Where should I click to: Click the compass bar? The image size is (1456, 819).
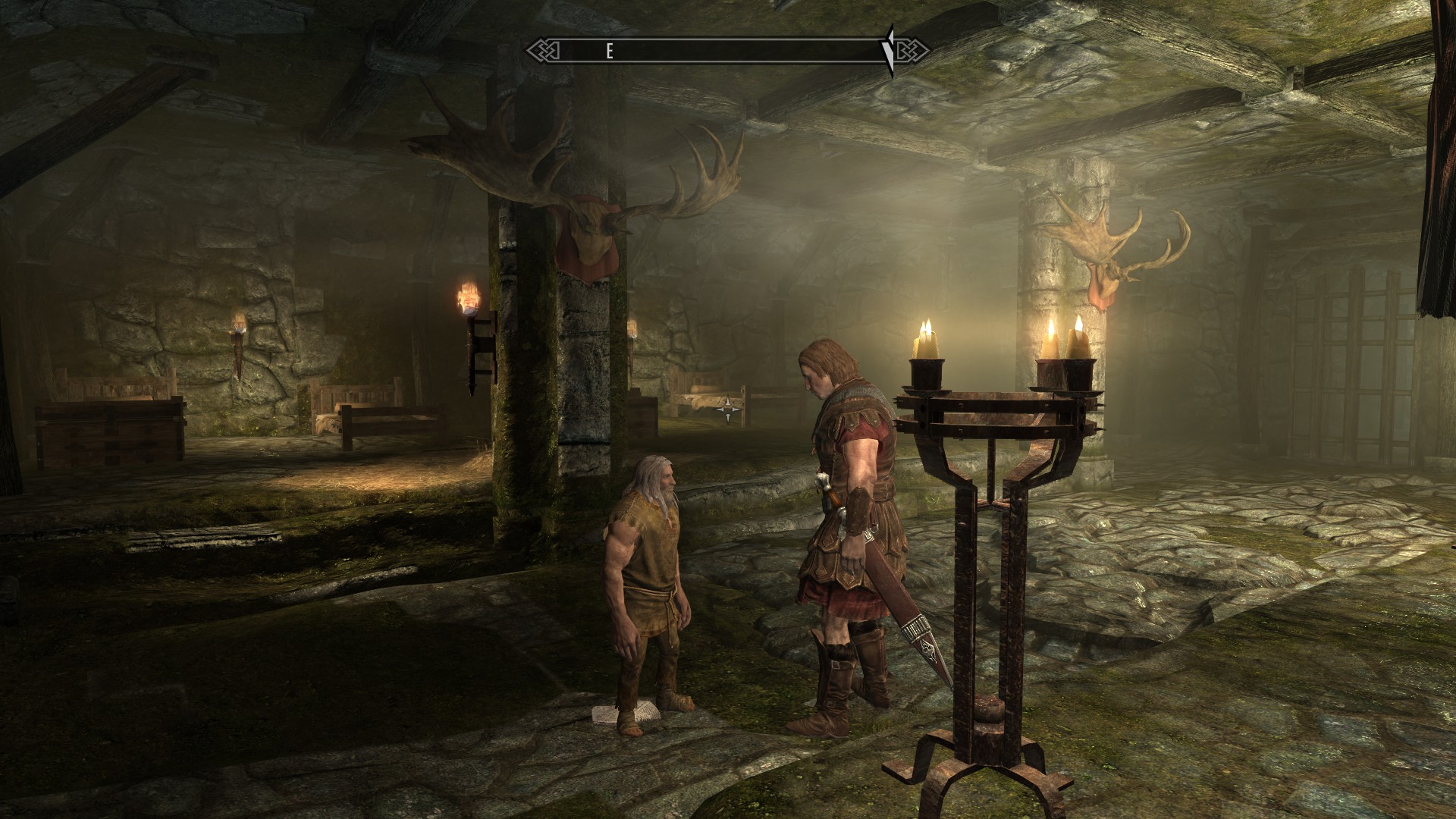726,51
